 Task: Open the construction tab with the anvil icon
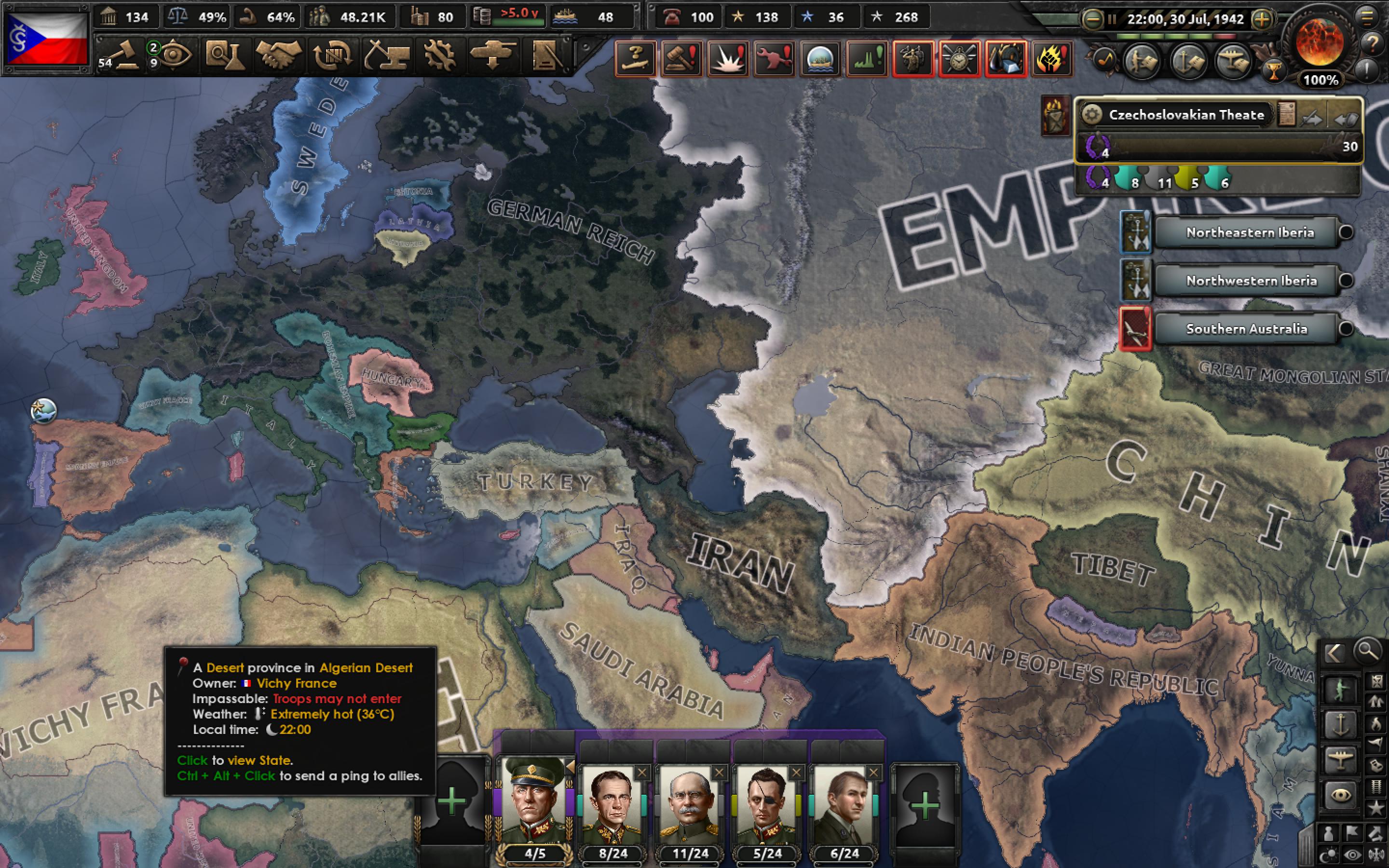(x=387, y=55)
